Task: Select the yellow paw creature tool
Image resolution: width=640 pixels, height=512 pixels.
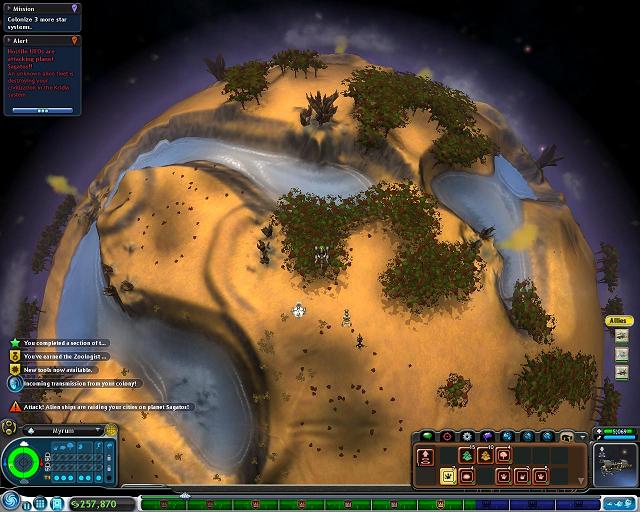Action: pyautogui.click(x=446, y=476)
